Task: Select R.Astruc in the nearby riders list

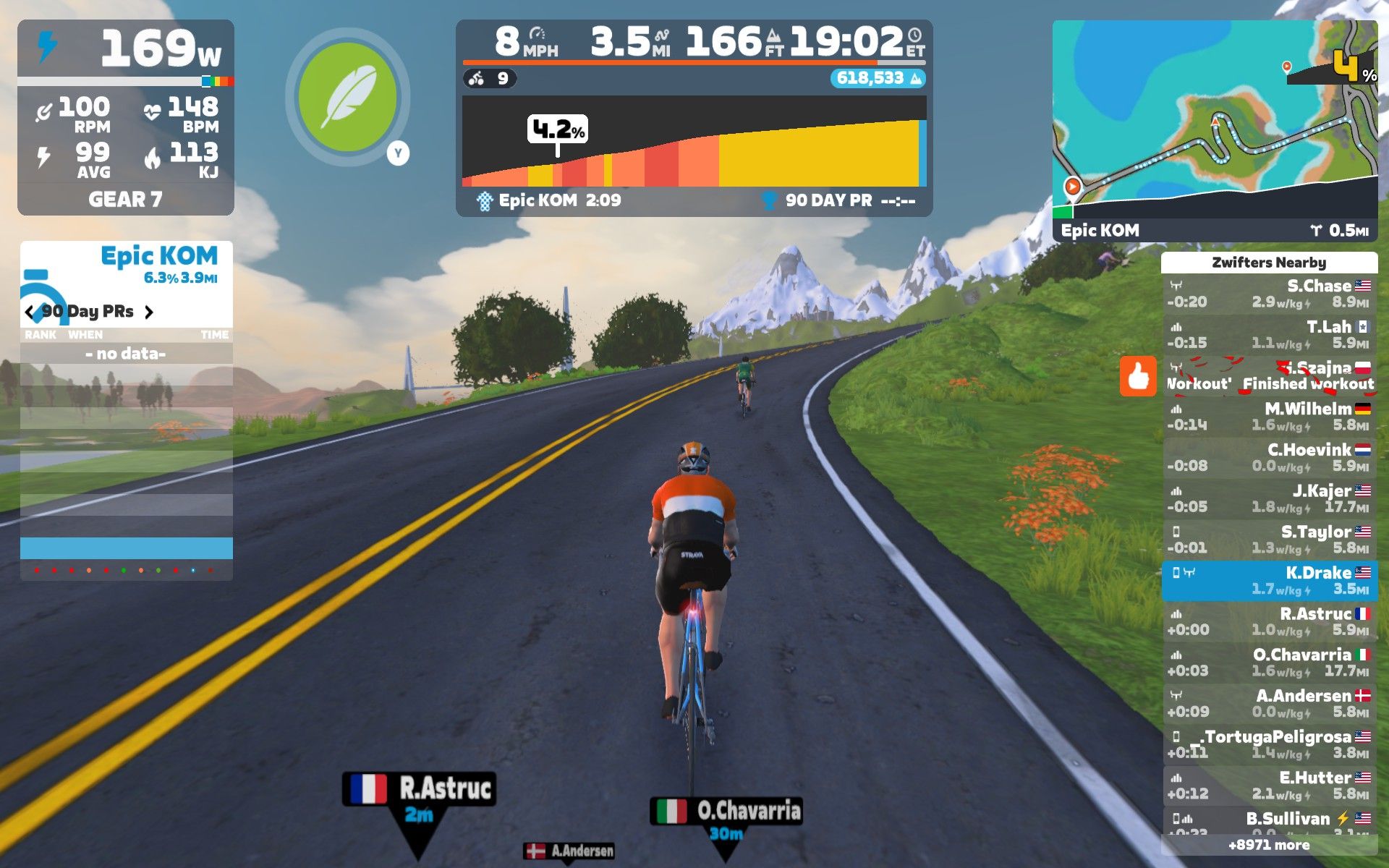Action: pyautogui.click(x=1269, y=621)
